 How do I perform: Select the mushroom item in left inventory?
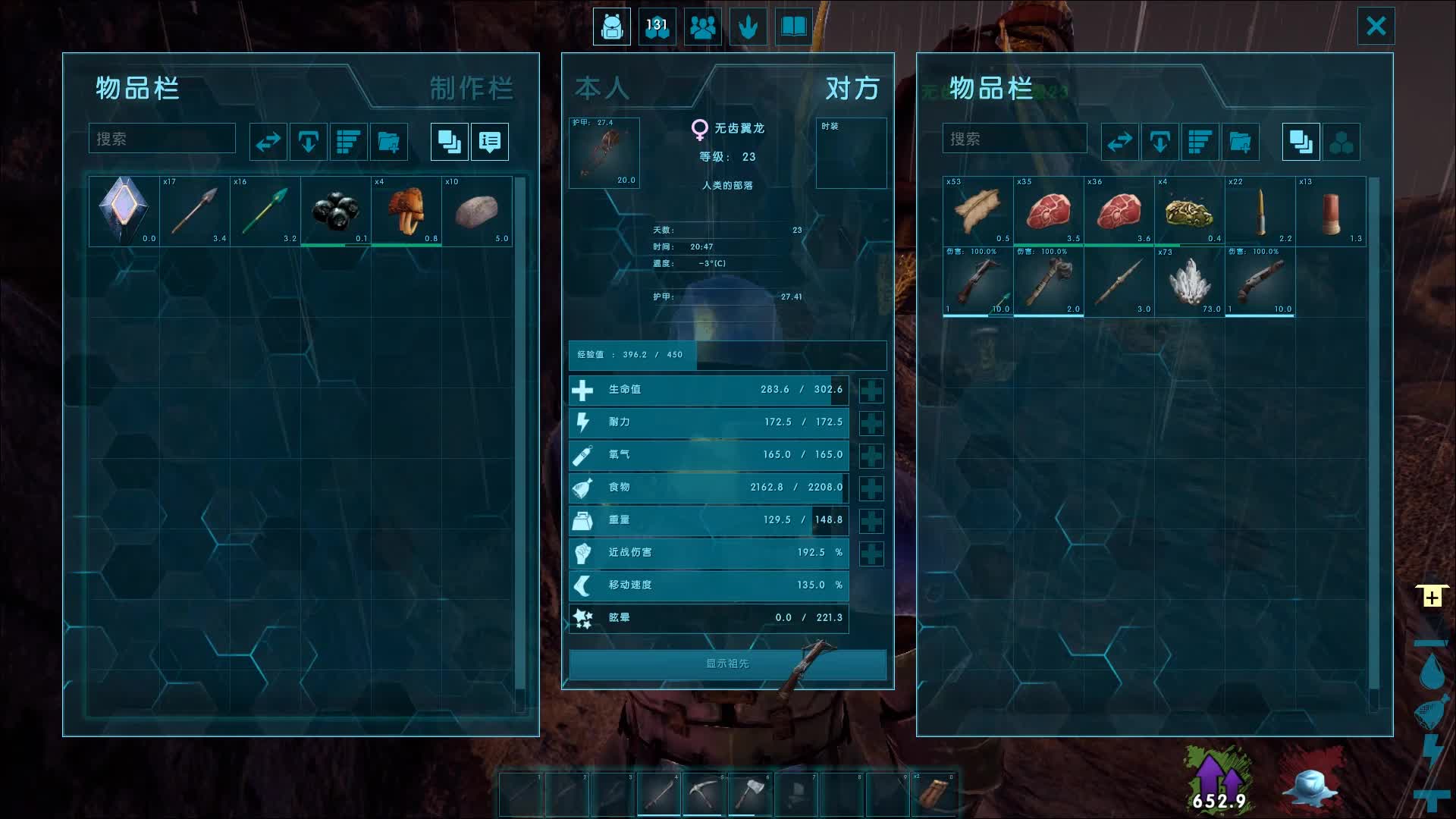[406, 211]
